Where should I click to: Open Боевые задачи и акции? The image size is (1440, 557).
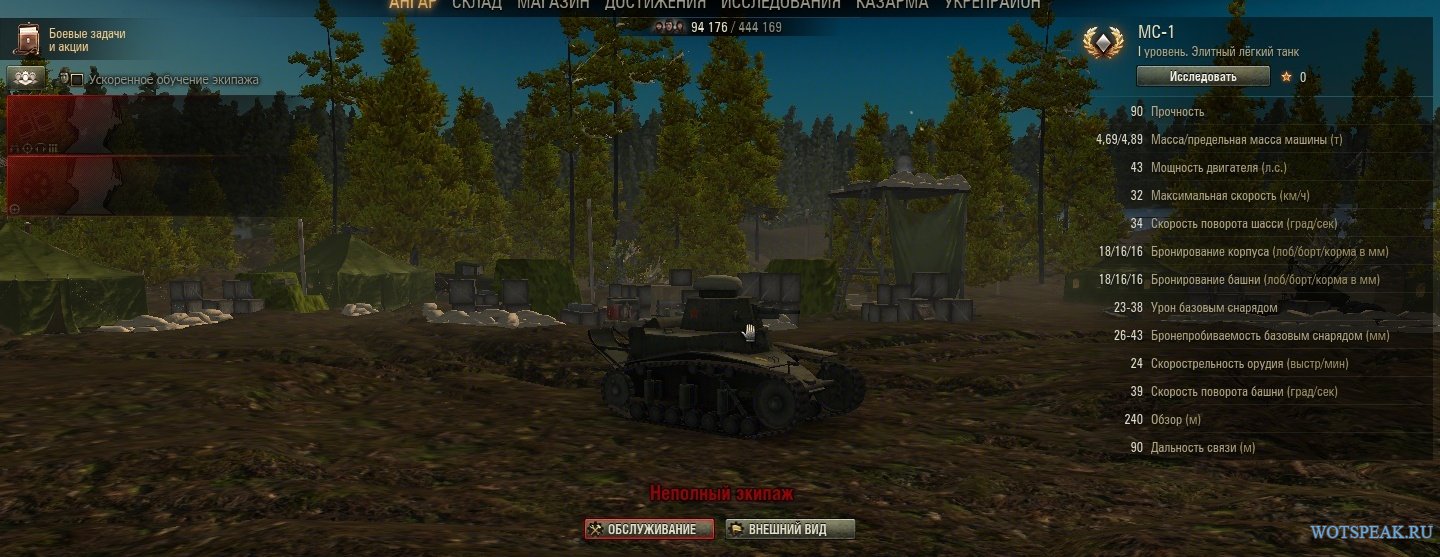pos(70,40)
